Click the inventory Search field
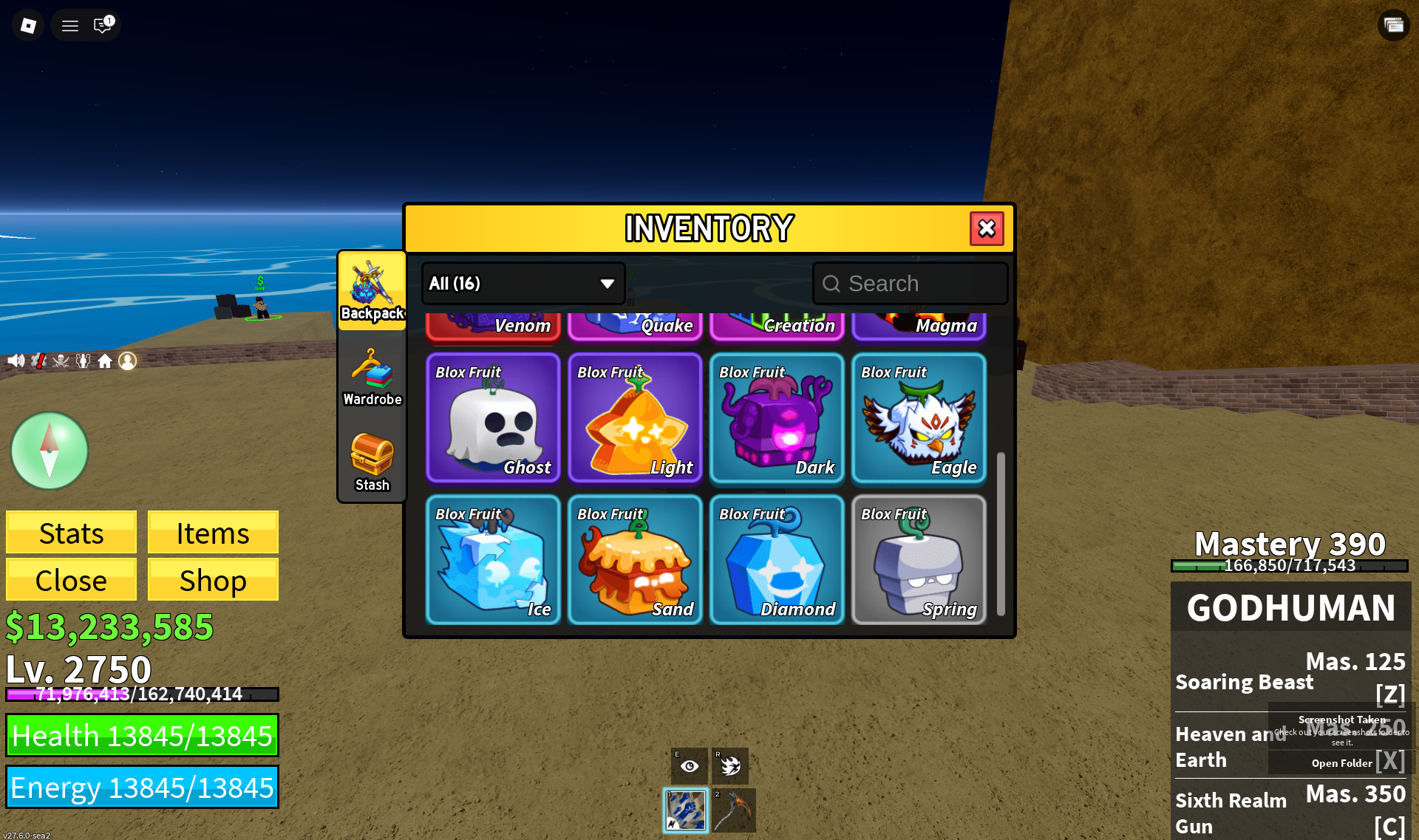Screen dimensions: 1419x840 (x=911, y=284)
